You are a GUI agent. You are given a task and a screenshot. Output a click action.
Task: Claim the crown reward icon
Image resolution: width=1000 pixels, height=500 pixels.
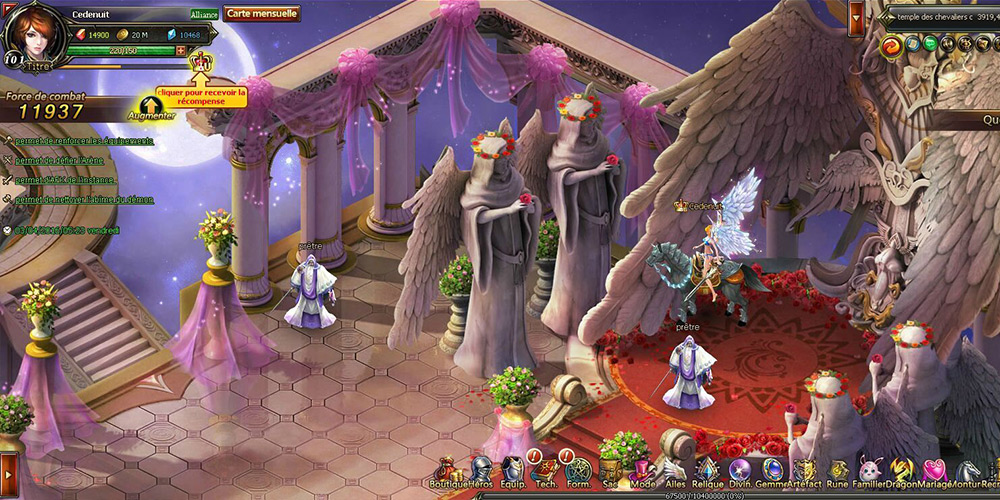201,62
